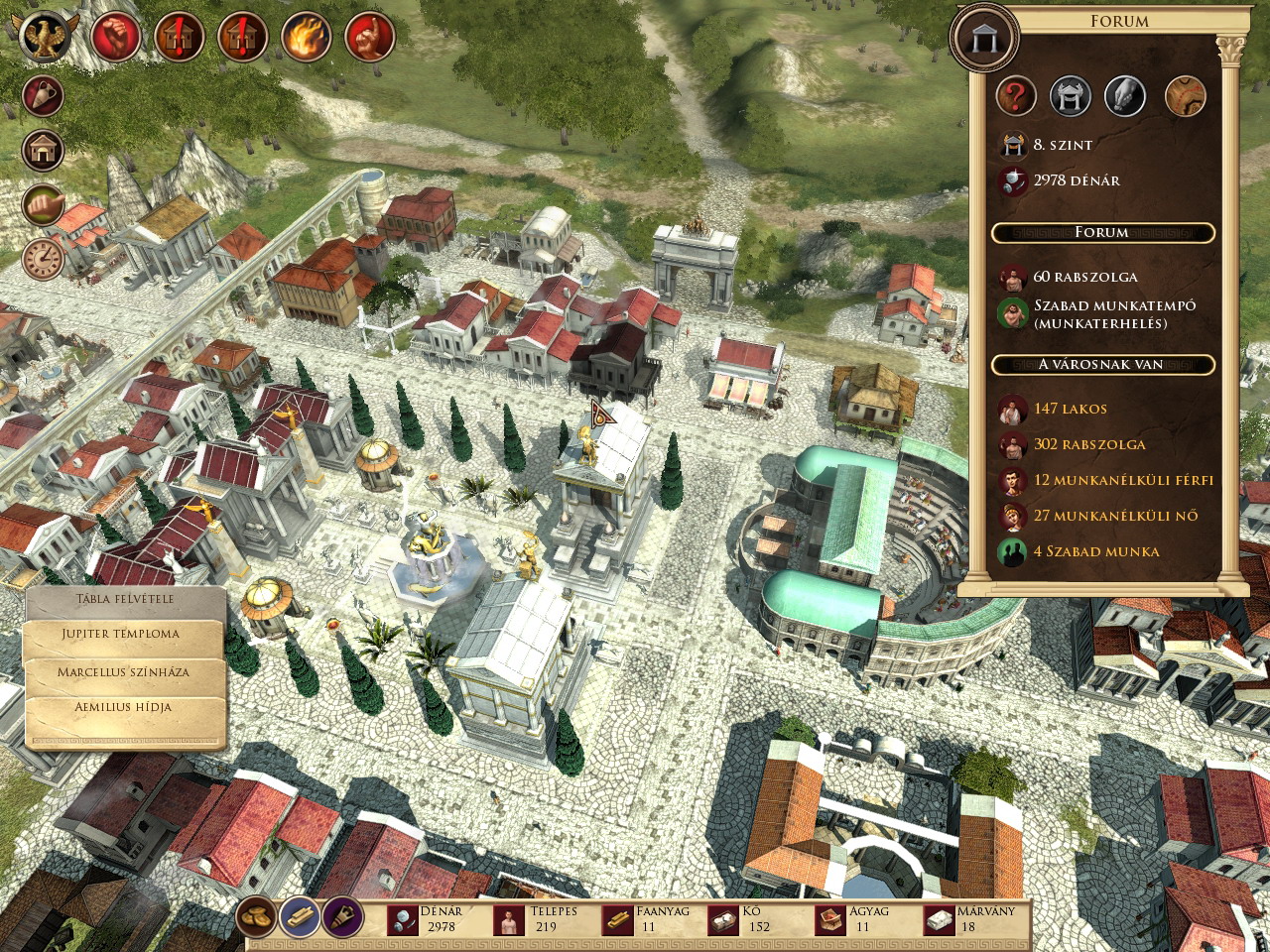Click the fire alert icon
Image resolution: width=1270 pixels, height=952 pixels.
click(x=306, y=38)
